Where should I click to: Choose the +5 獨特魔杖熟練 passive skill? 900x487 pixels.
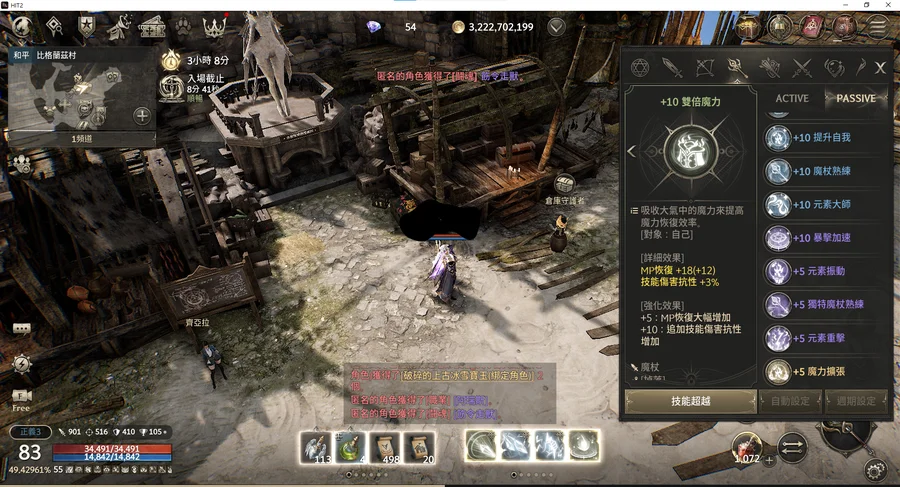click(820, 304)
